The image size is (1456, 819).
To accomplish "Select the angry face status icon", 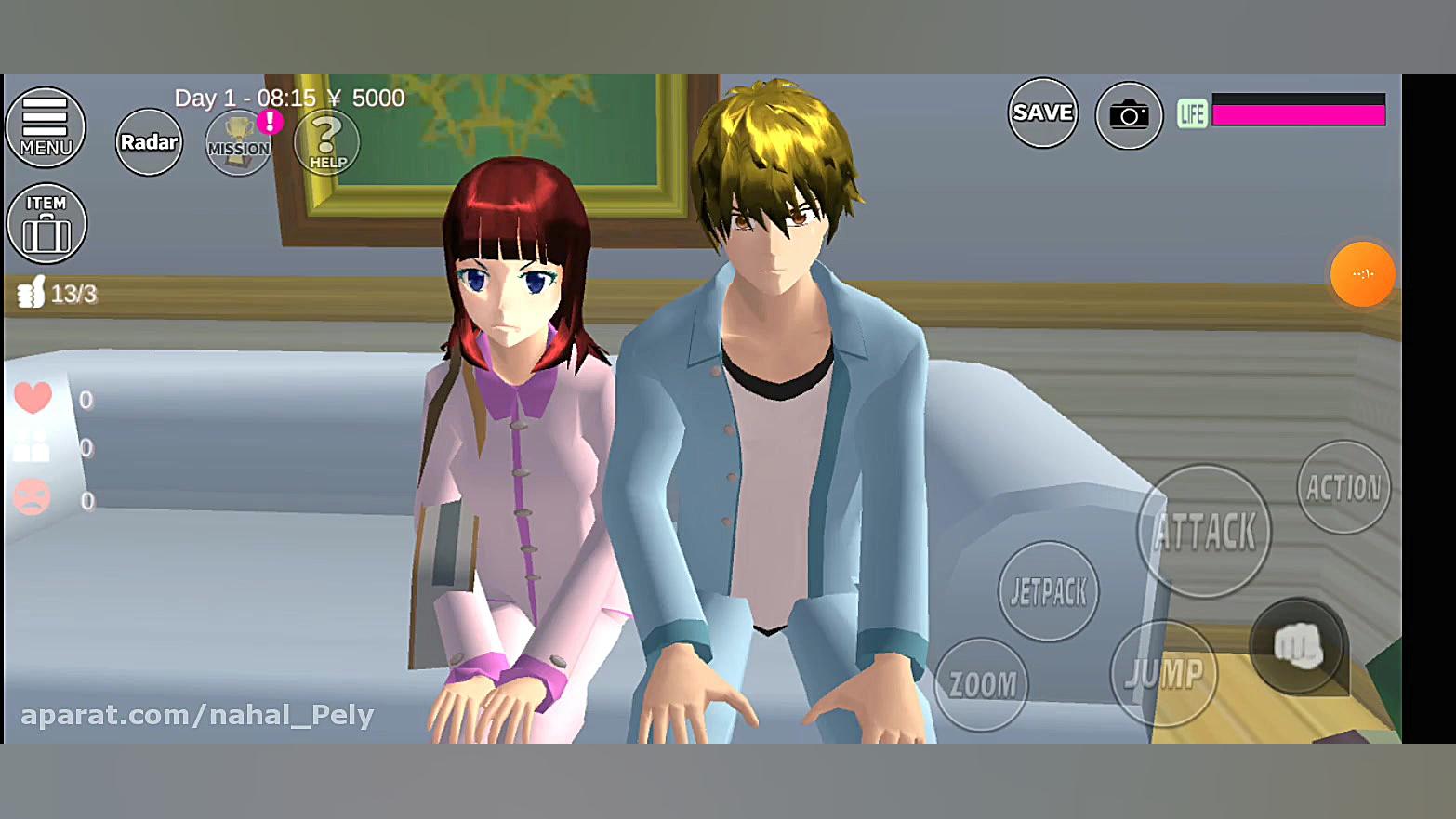I will [x=32, y=497].
